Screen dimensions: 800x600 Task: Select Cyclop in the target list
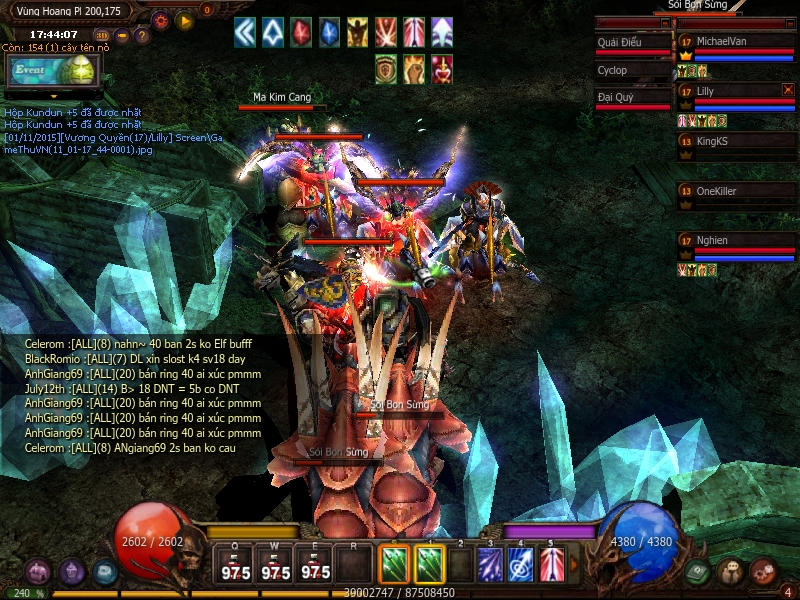633,71
